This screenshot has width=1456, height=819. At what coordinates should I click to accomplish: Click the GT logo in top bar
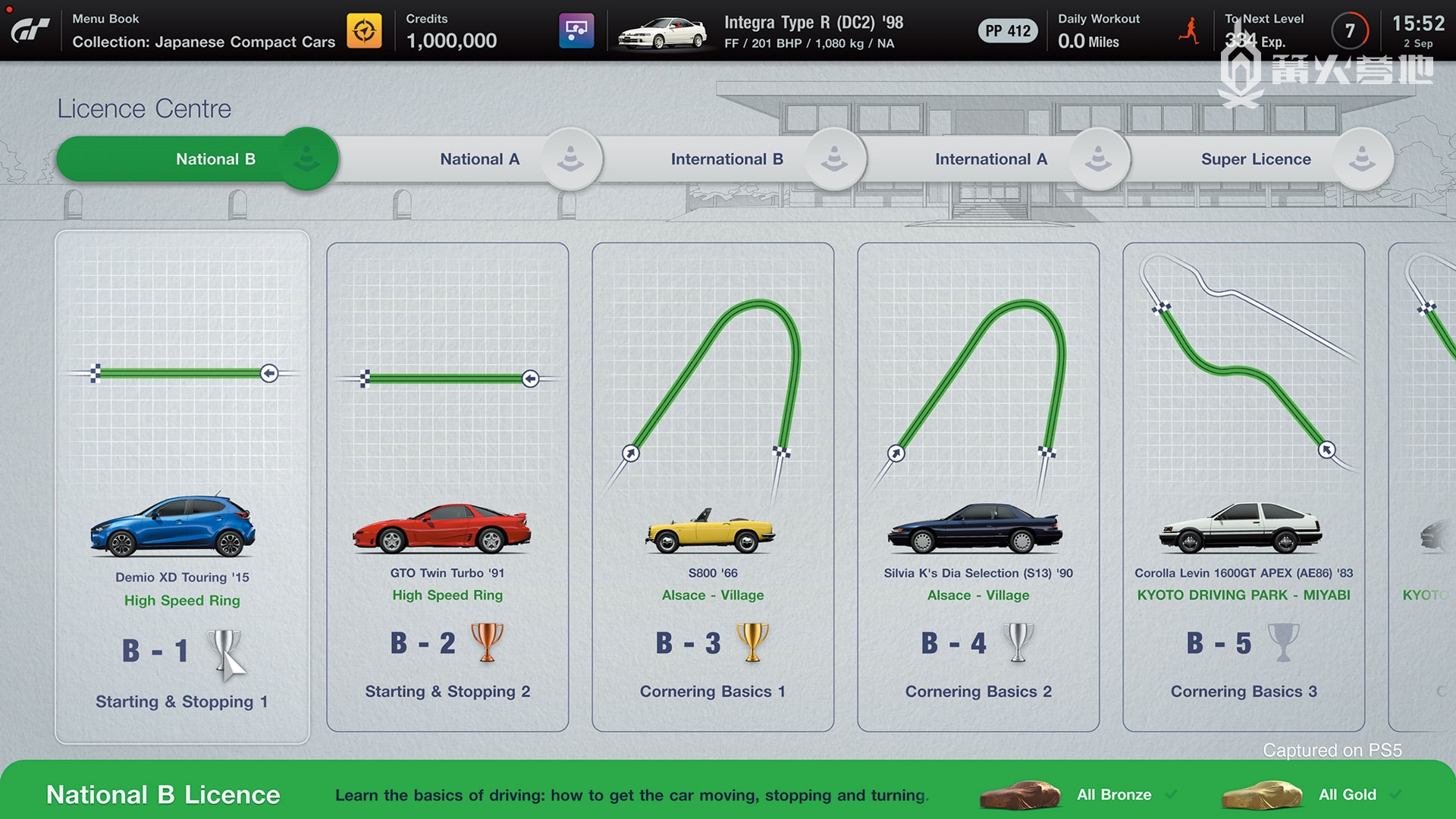(x=30, y=30)
